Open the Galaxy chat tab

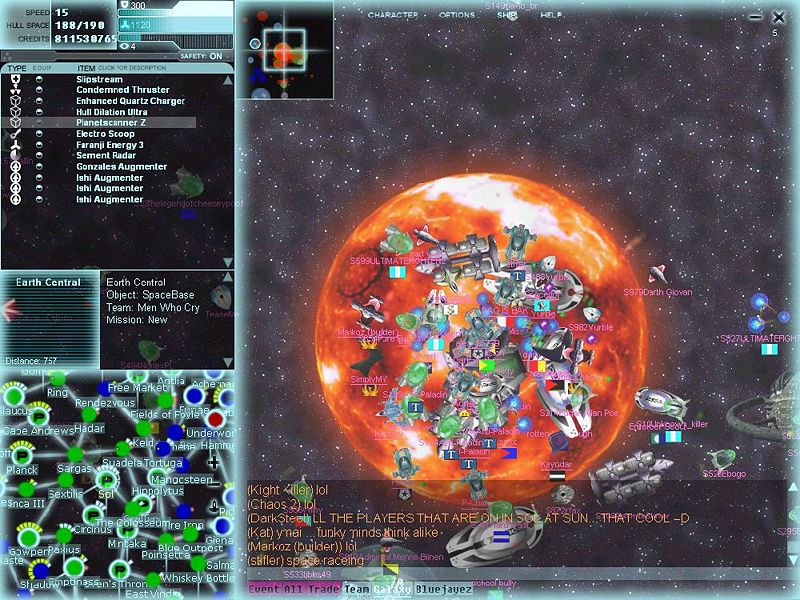392,589
